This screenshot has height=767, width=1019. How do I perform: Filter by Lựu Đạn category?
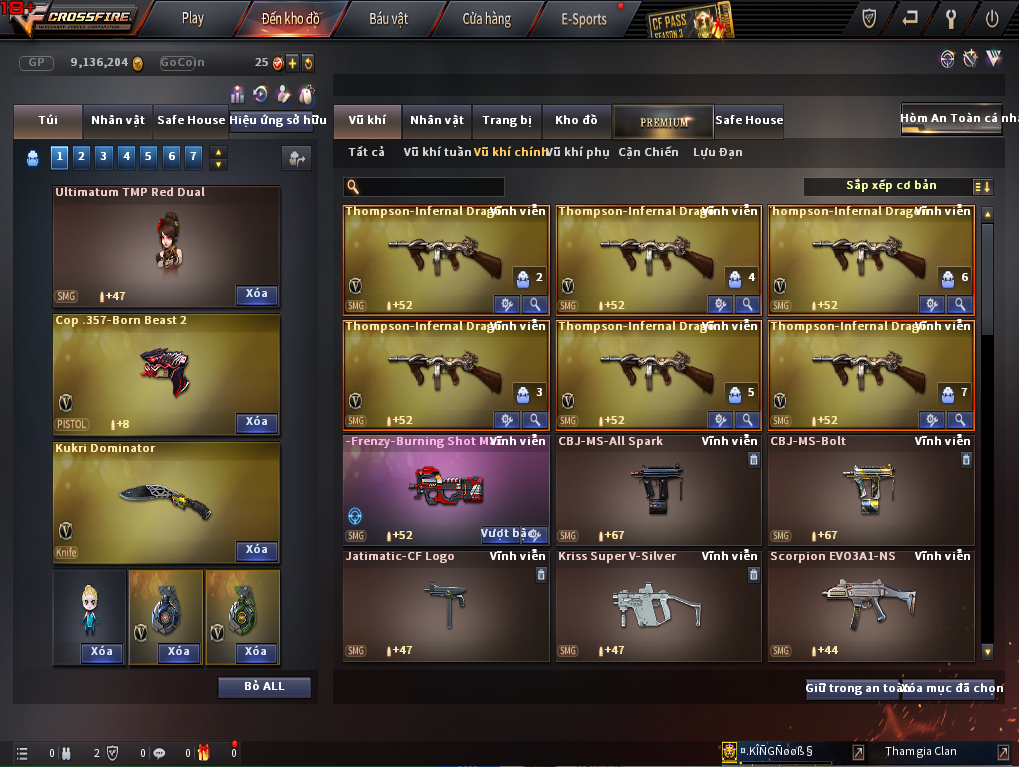[717, 152]
